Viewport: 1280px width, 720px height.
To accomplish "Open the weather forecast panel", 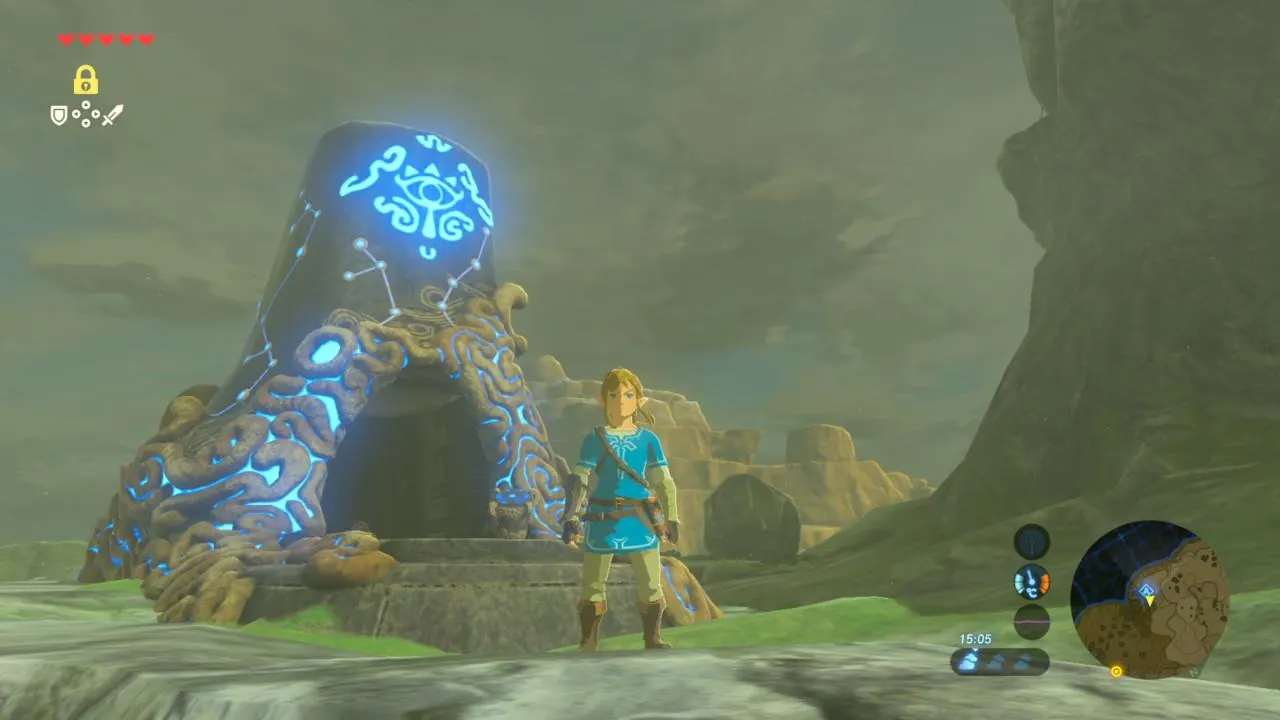I will click(x=999, y=661).
